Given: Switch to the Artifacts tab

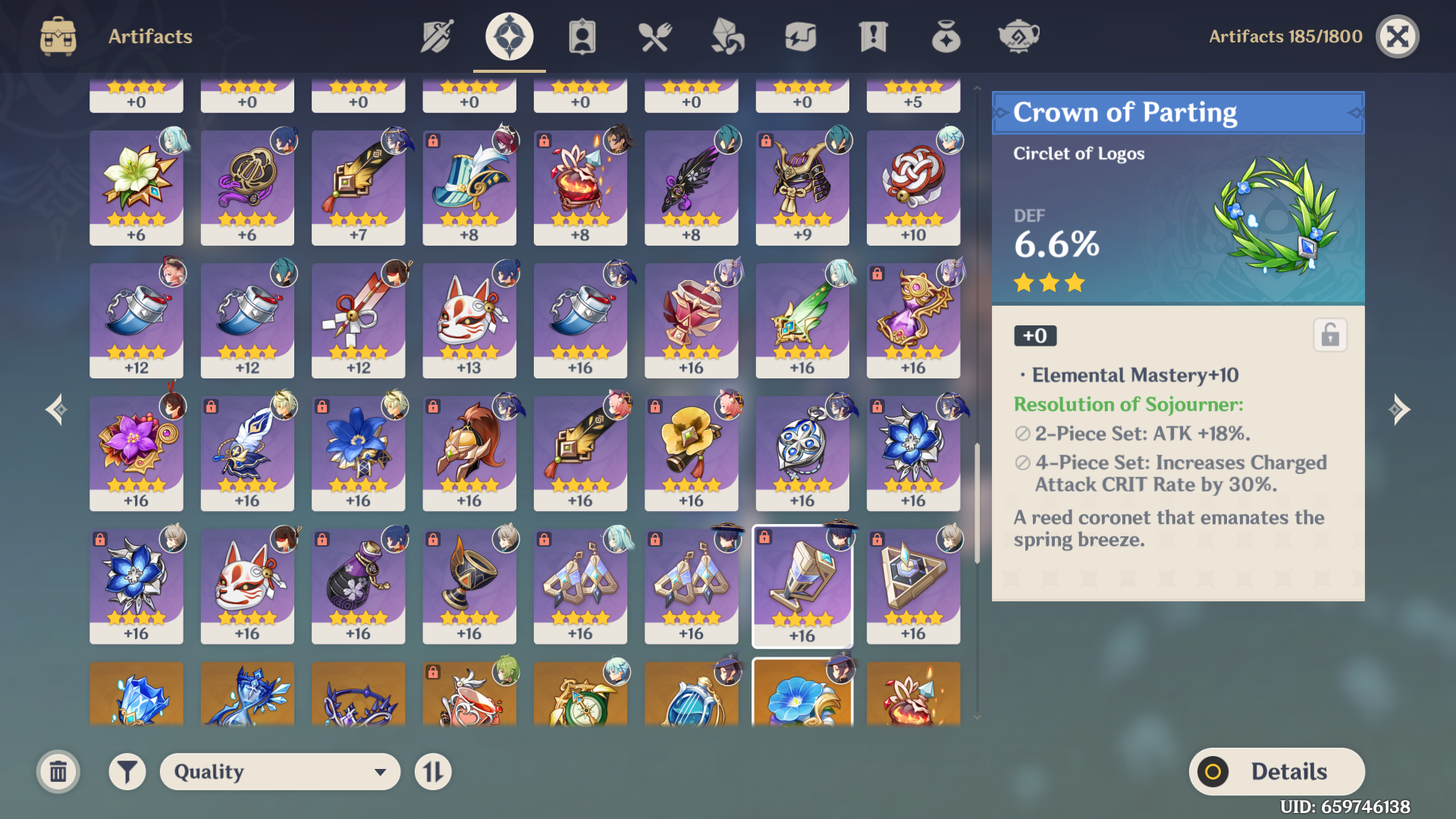Looking at the screenshot, I should click(x=508, y=36).
